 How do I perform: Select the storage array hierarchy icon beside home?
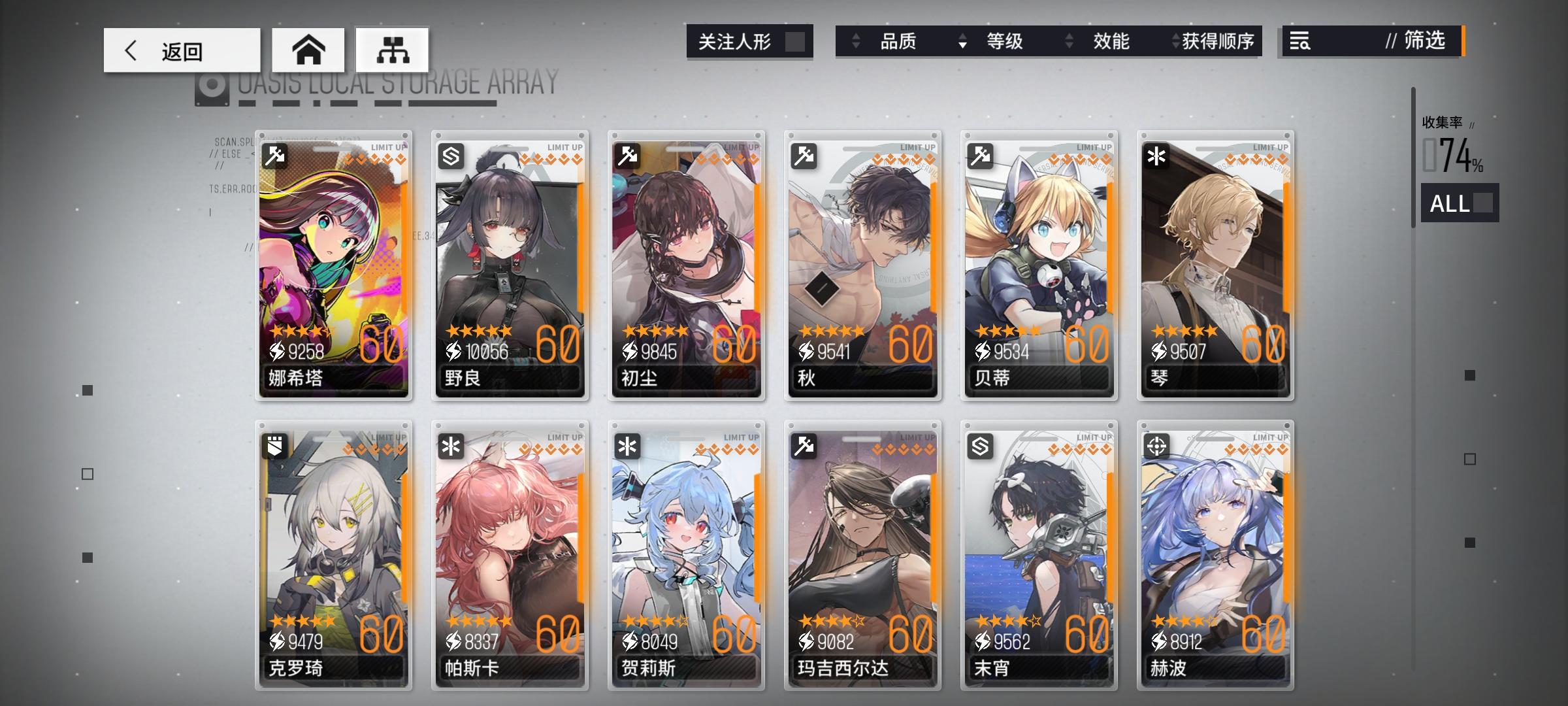point(393,49)
